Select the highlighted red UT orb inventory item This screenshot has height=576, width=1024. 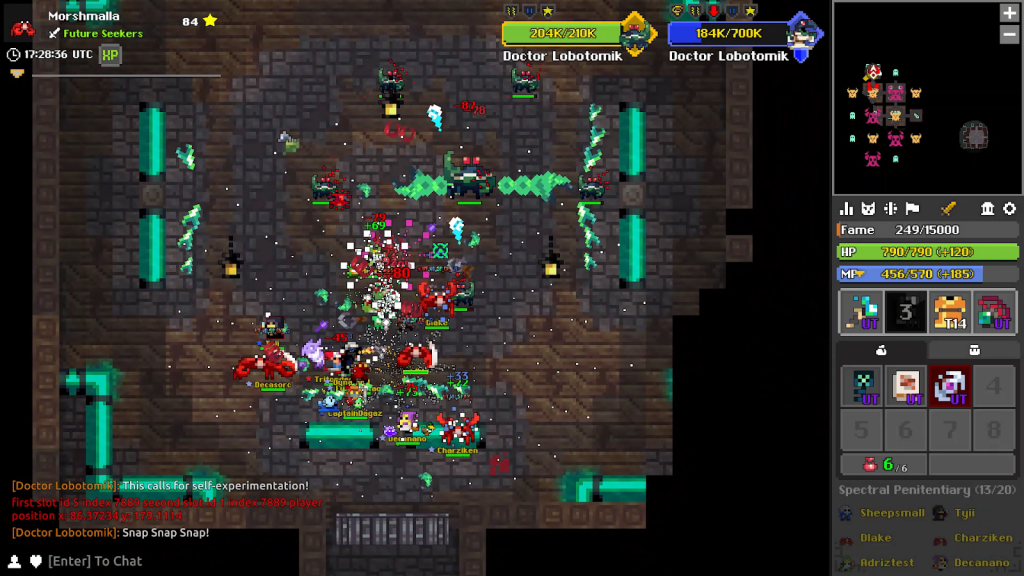(x=949, y=386)
